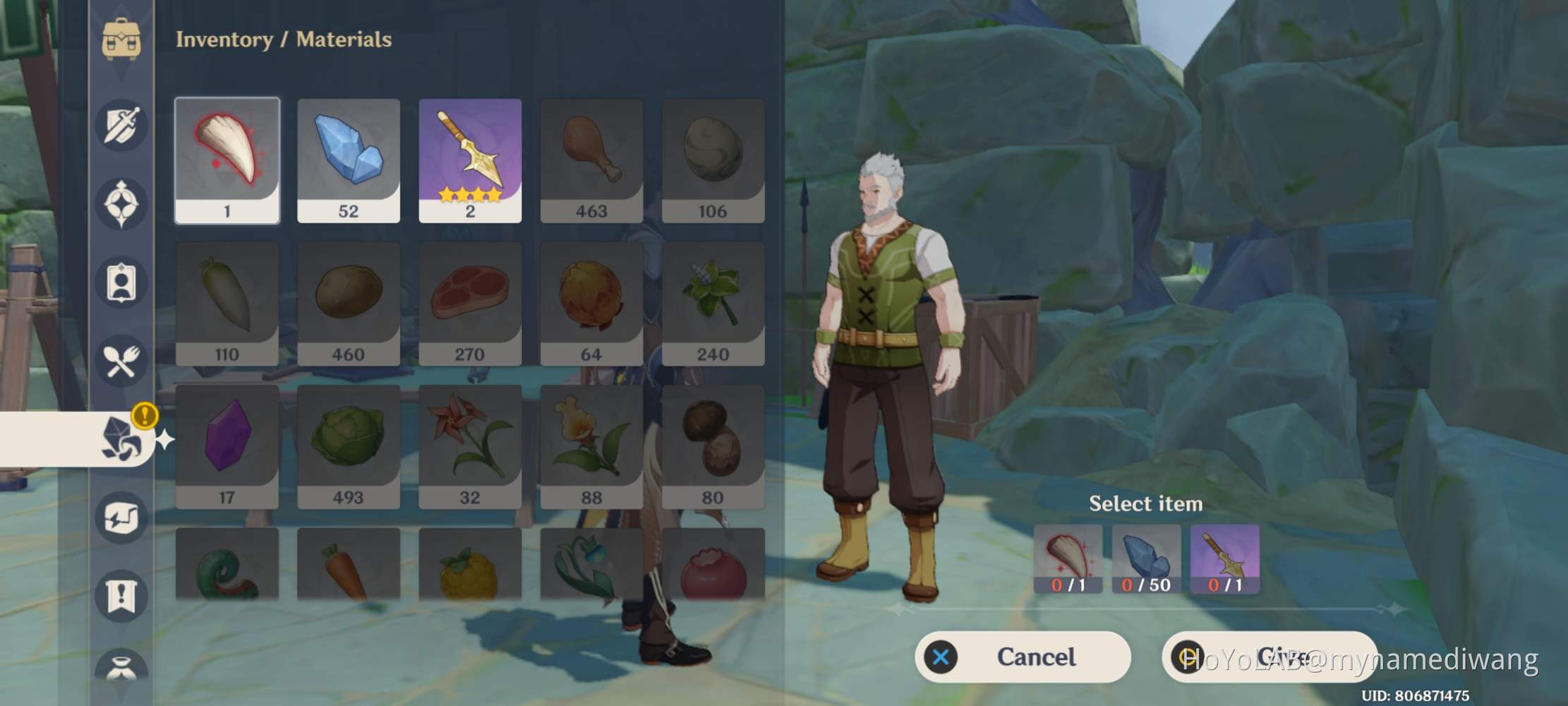
Task: Select the fowl drumstick stack of 463
Action: 591,160
